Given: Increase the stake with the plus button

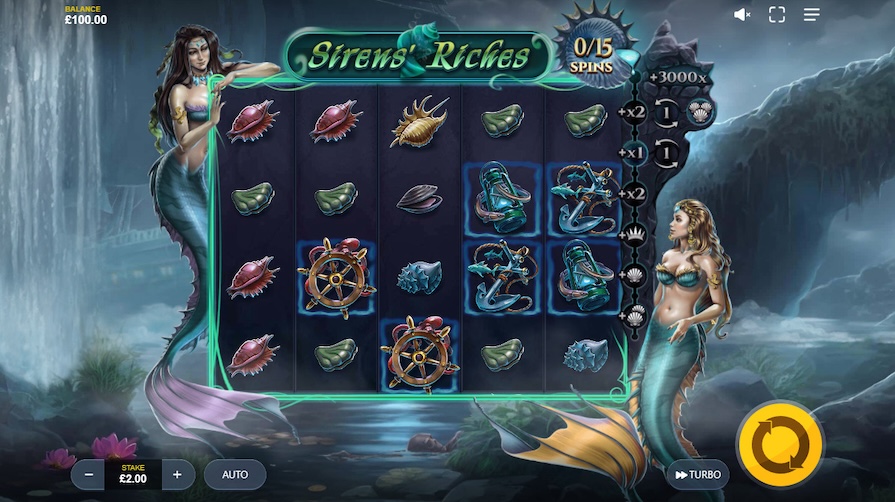Looking at the screenshot, I should [177, 474].
